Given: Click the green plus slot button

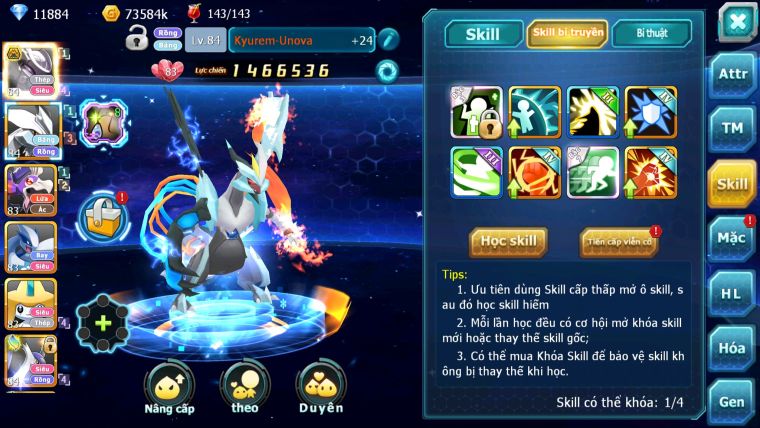Looking at the screenshot, I should 102,324.
